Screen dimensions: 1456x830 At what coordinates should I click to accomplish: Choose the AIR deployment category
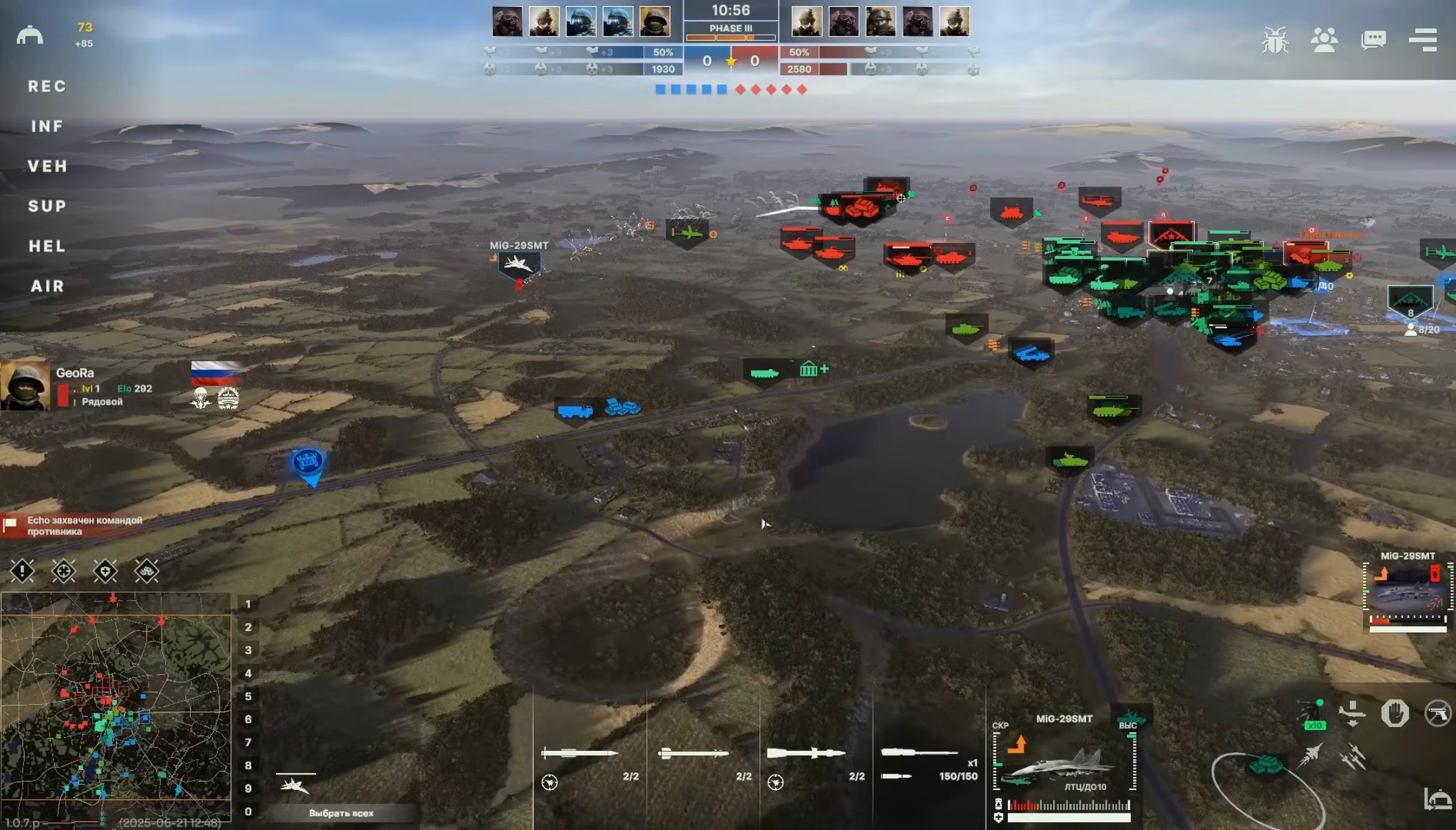[47, 286]
